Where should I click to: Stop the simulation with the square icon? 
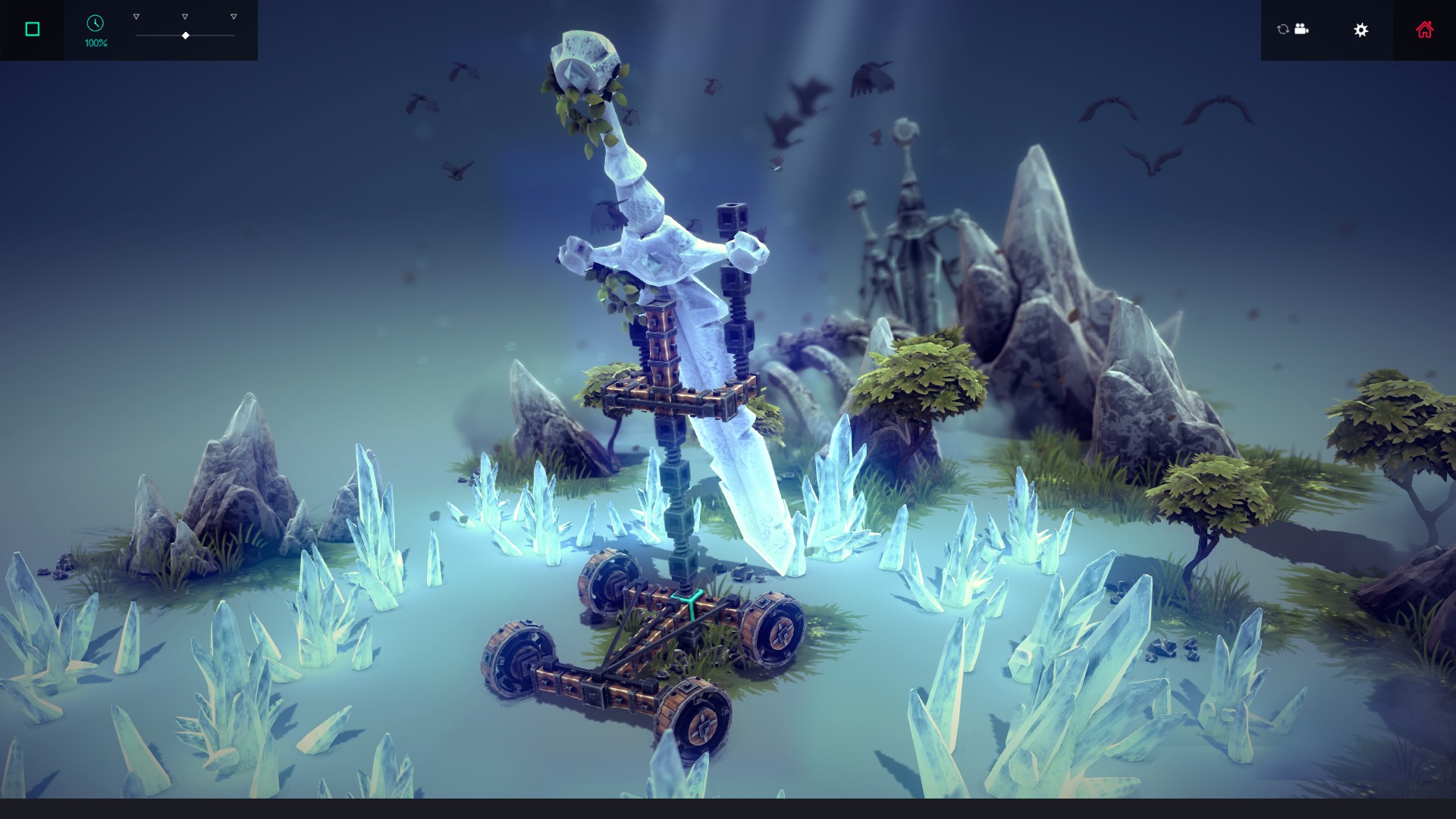point(32,28)
